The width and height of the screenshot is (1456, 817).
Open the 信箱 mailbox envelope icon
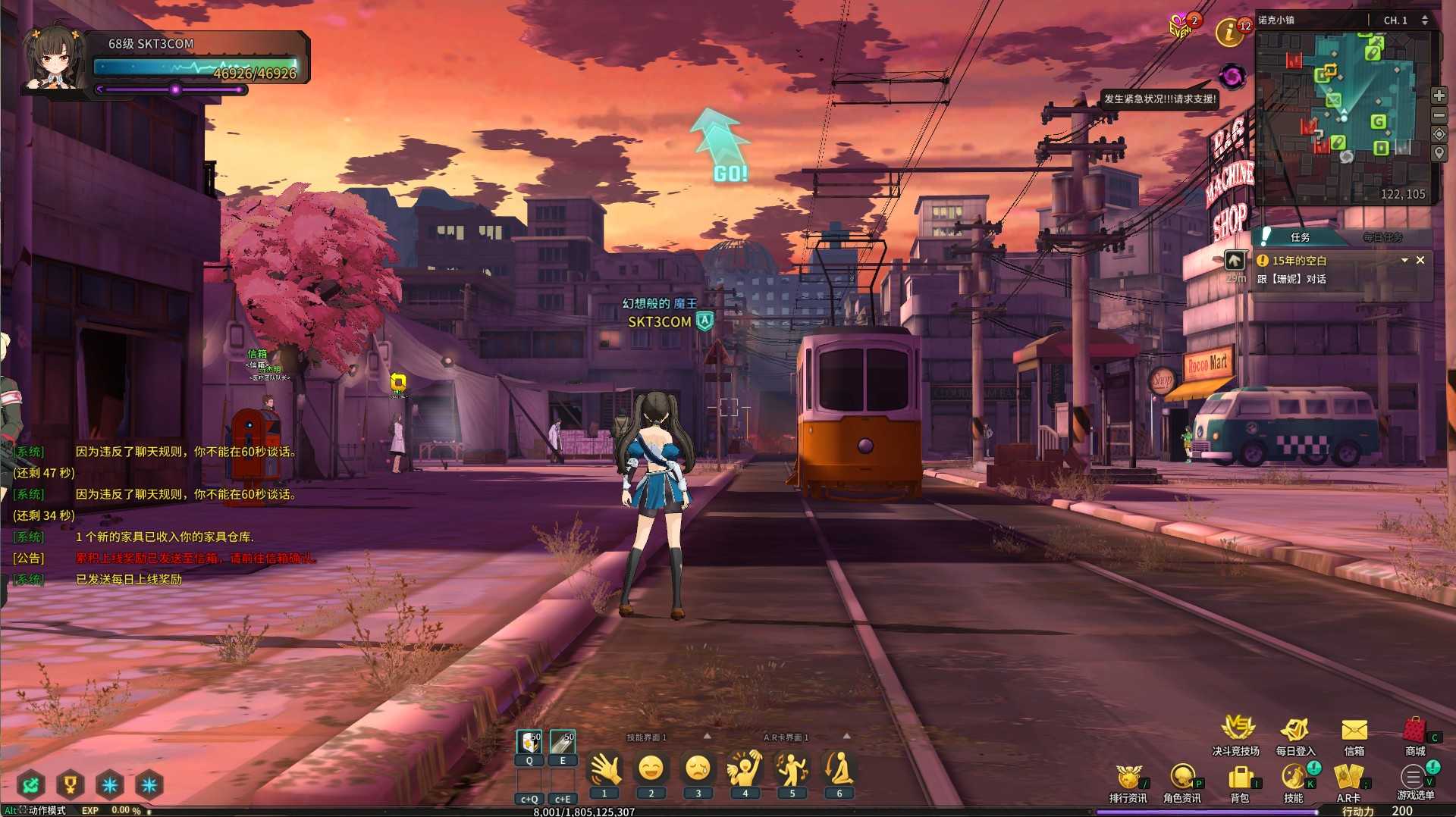[1354, 731]
